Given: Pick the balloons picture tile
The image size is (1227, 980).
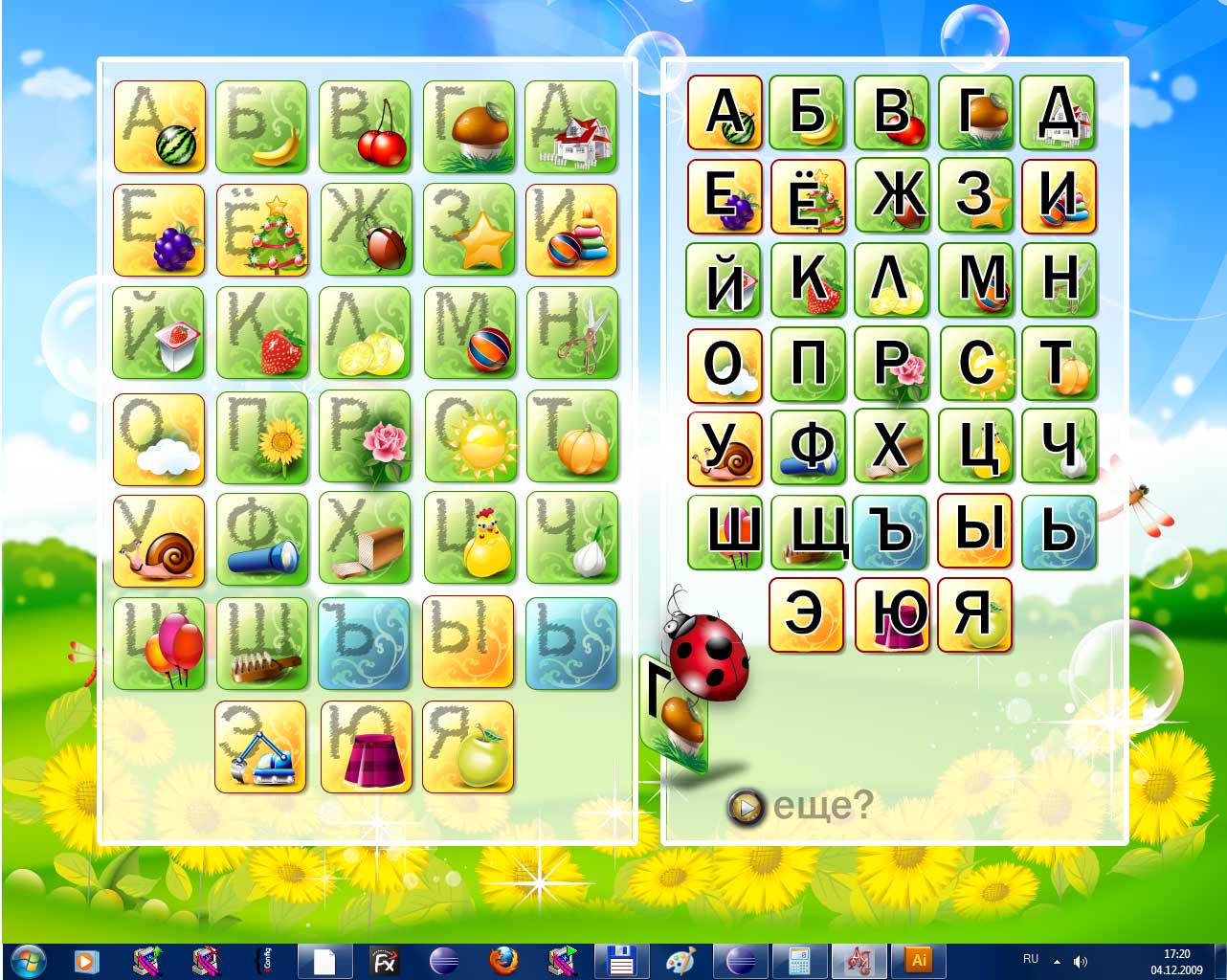Looking at the screenshot, I should tap(160, 643).
